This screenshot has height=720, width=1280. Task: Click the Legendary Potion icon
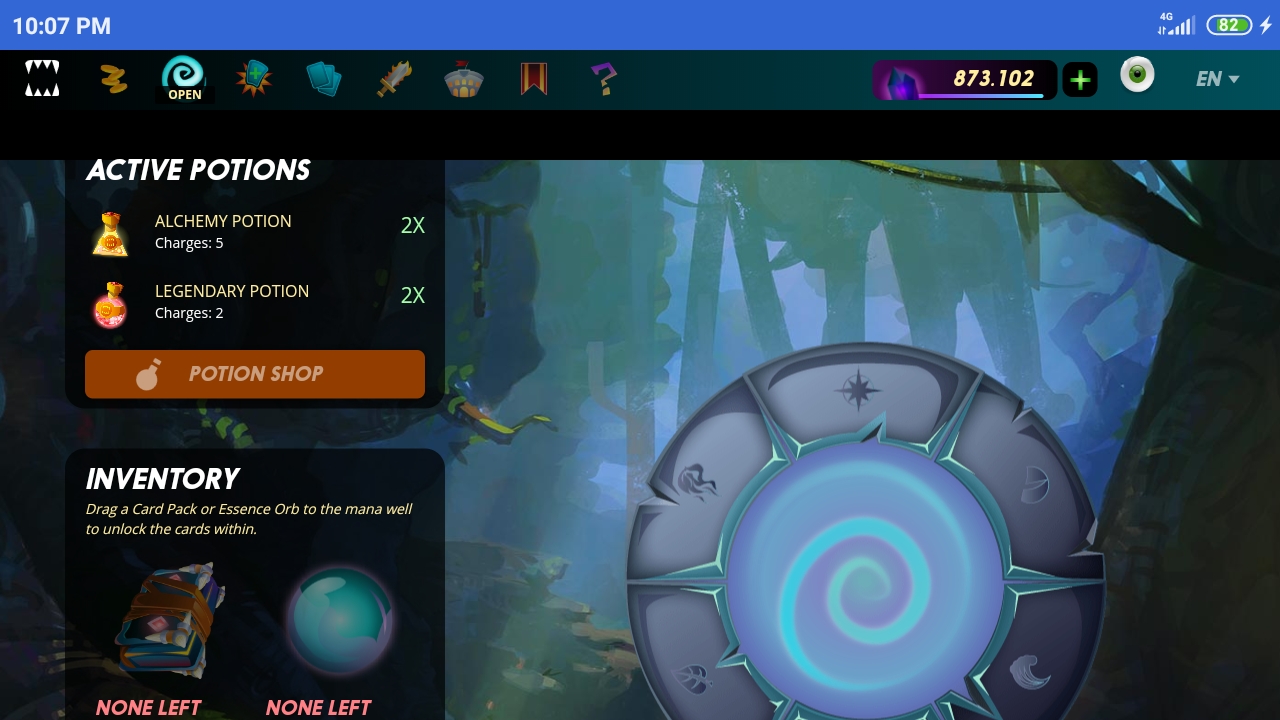110,304
